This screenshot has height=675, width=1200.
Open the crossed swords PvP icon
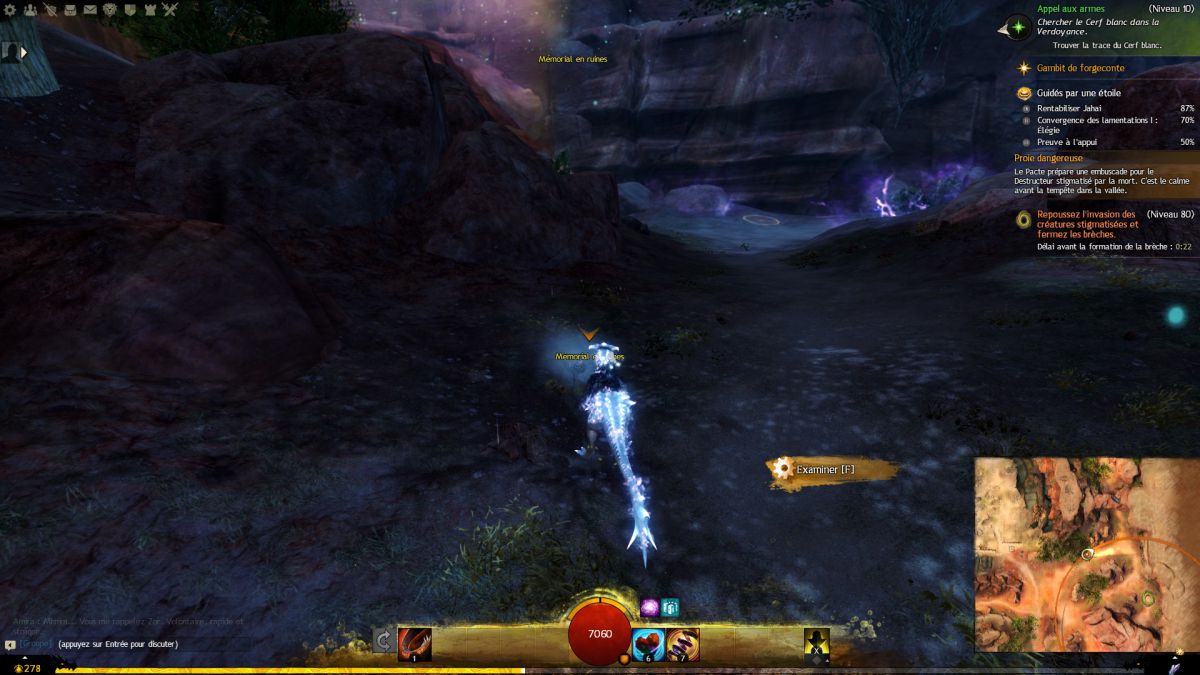coord(170,10)
